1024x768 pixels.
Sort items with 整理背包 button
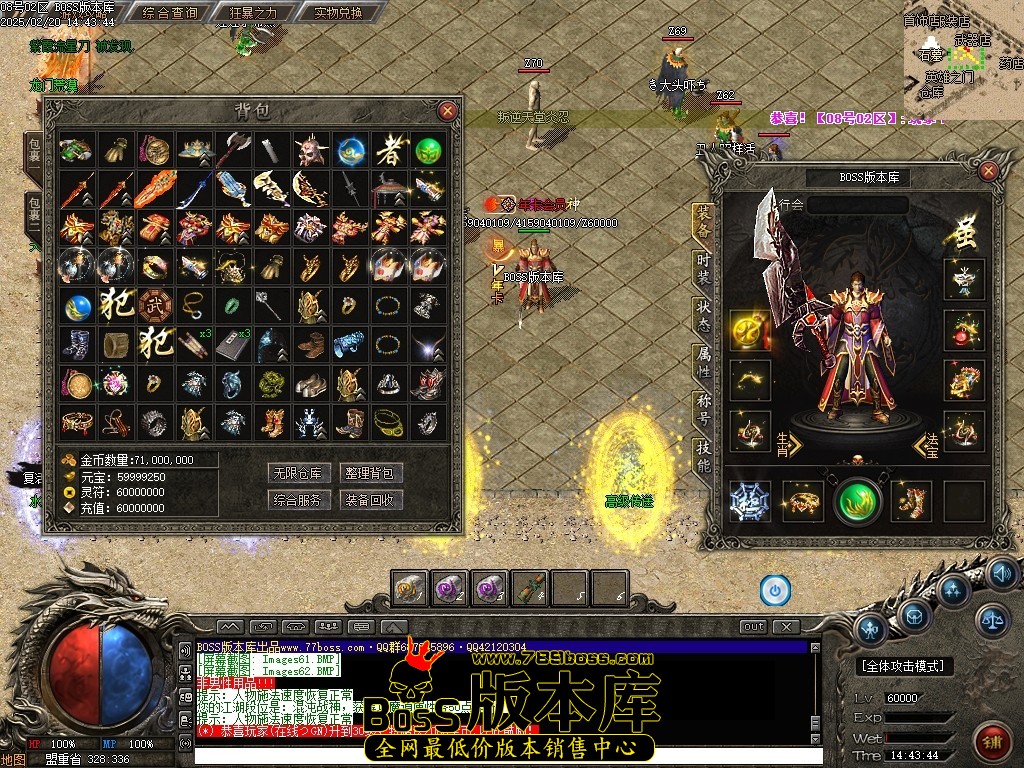pos(370,473)
